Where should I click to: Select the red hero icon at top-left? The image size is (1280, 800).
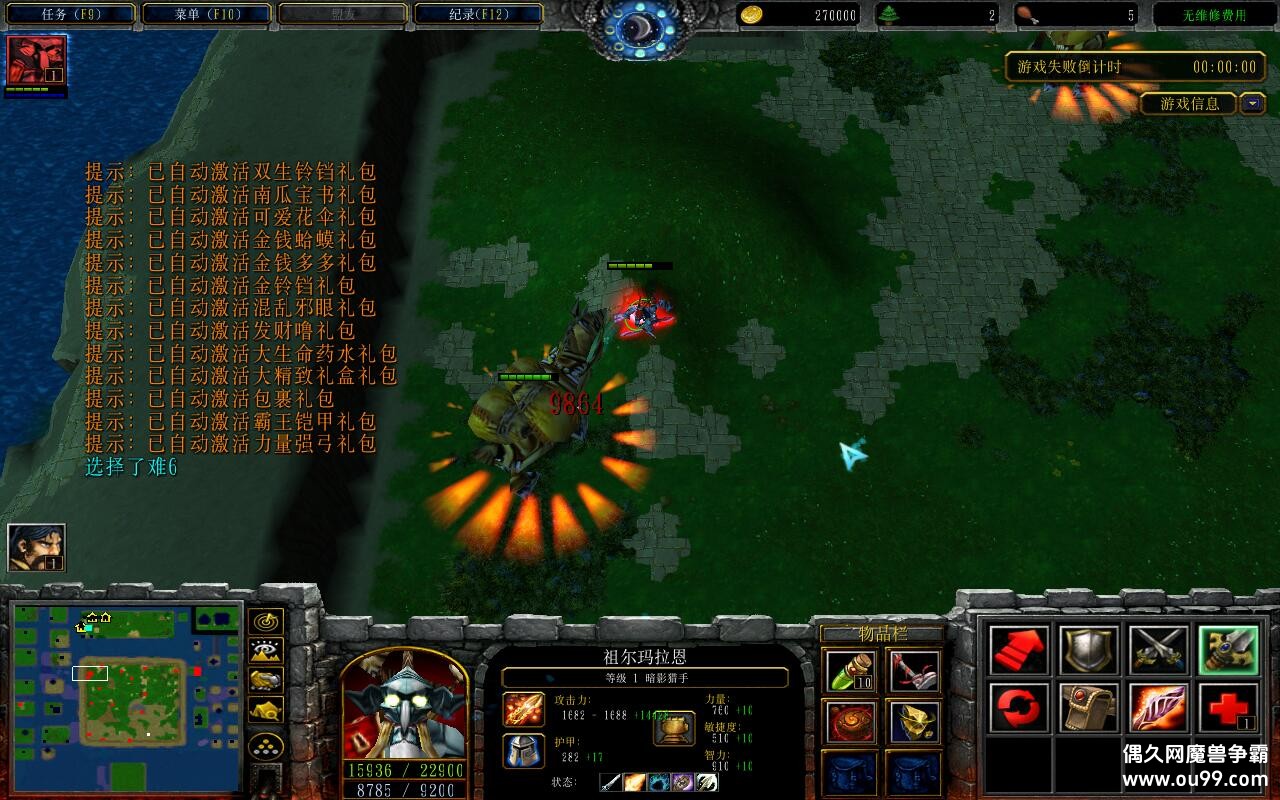coord(37,61)
